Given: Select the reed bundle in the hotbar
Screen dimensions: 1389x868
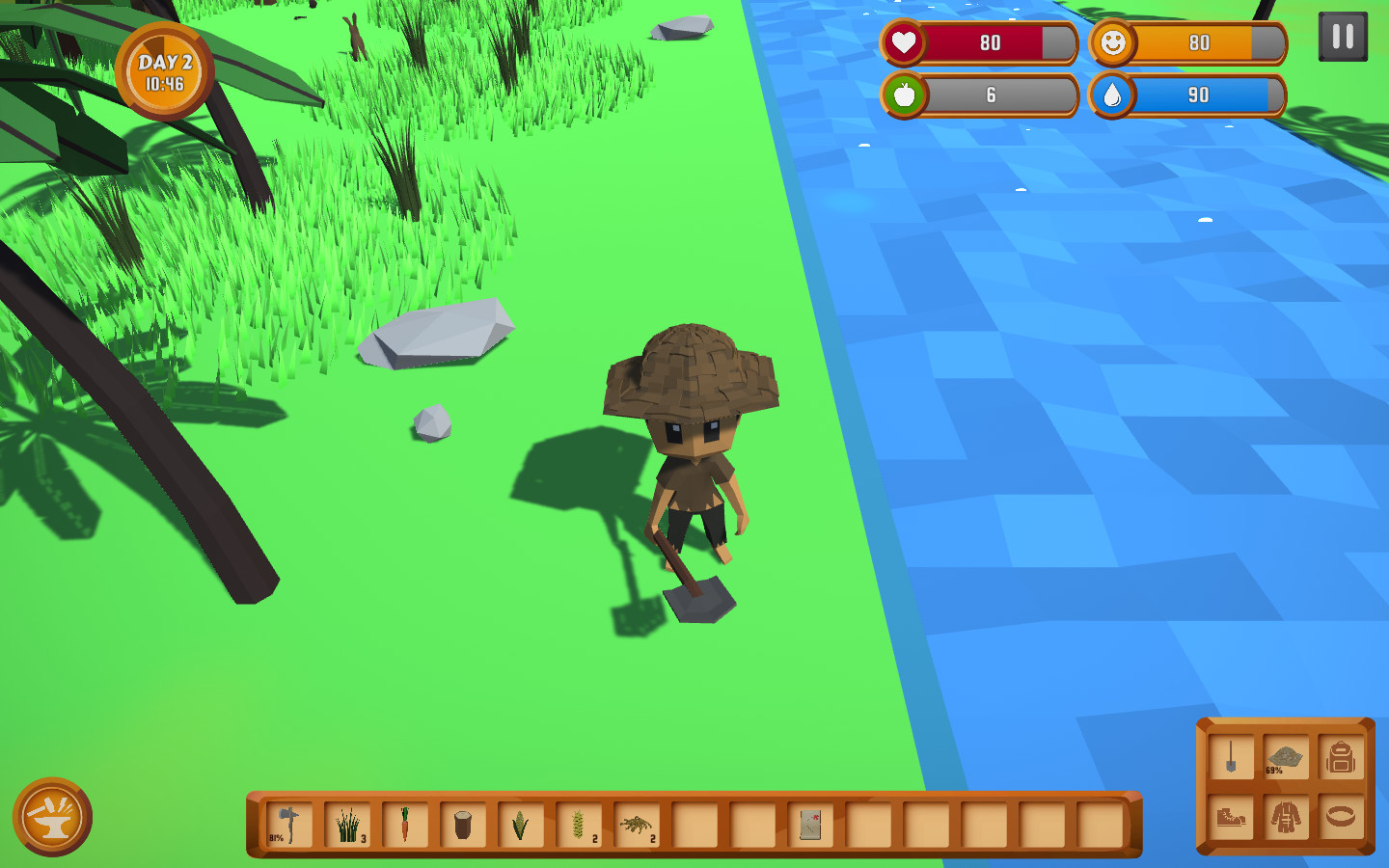Looking at the screenshot, I should coord(347,823).
